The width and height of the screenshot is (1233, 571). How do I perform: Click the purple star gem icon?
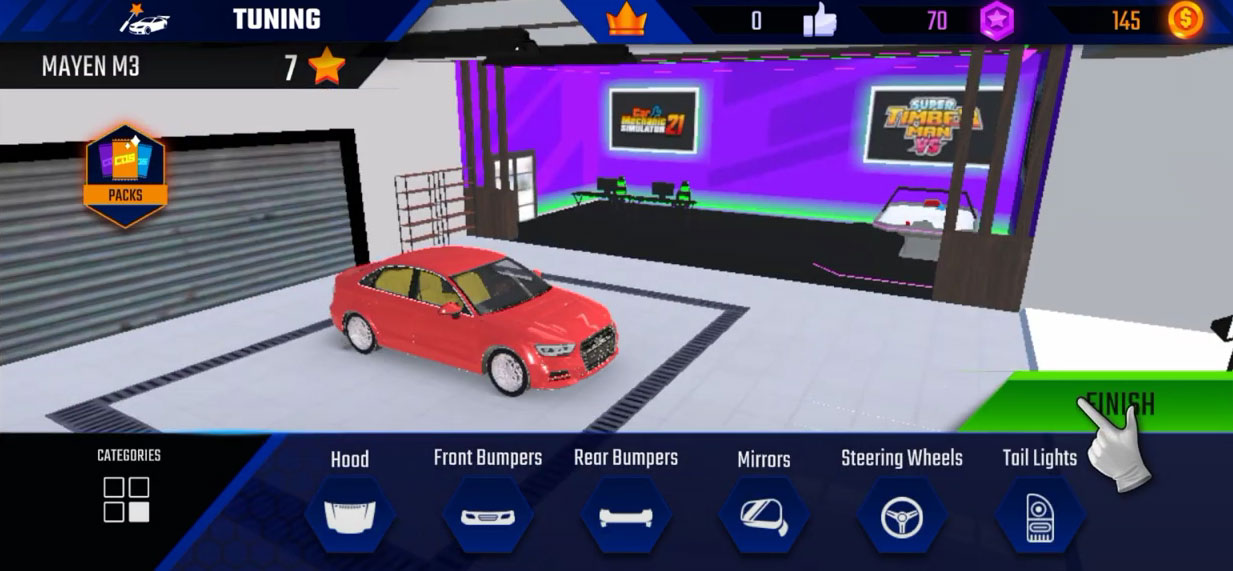pyautogui.click(x=996, y=21)
